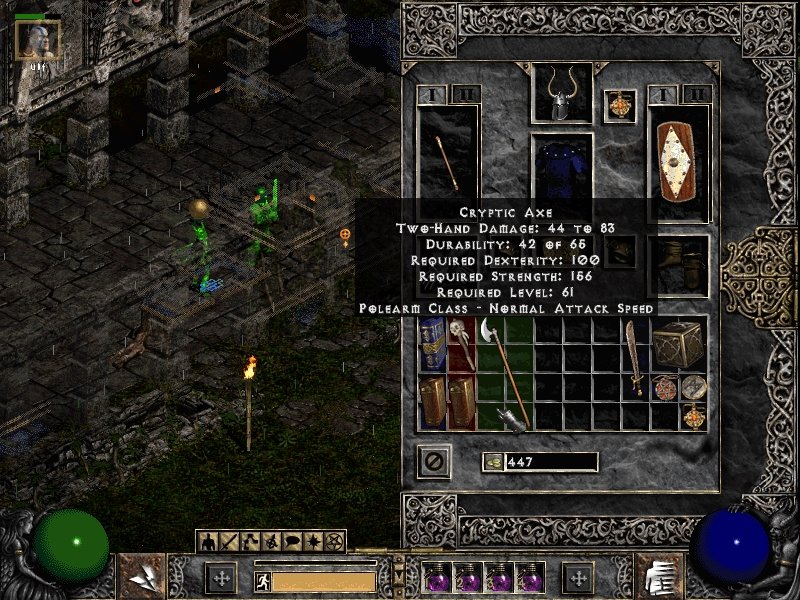This screenshot has height=600, width=800.
Task: Select the equipped amulet slot
Action: (x=620, y=106)
